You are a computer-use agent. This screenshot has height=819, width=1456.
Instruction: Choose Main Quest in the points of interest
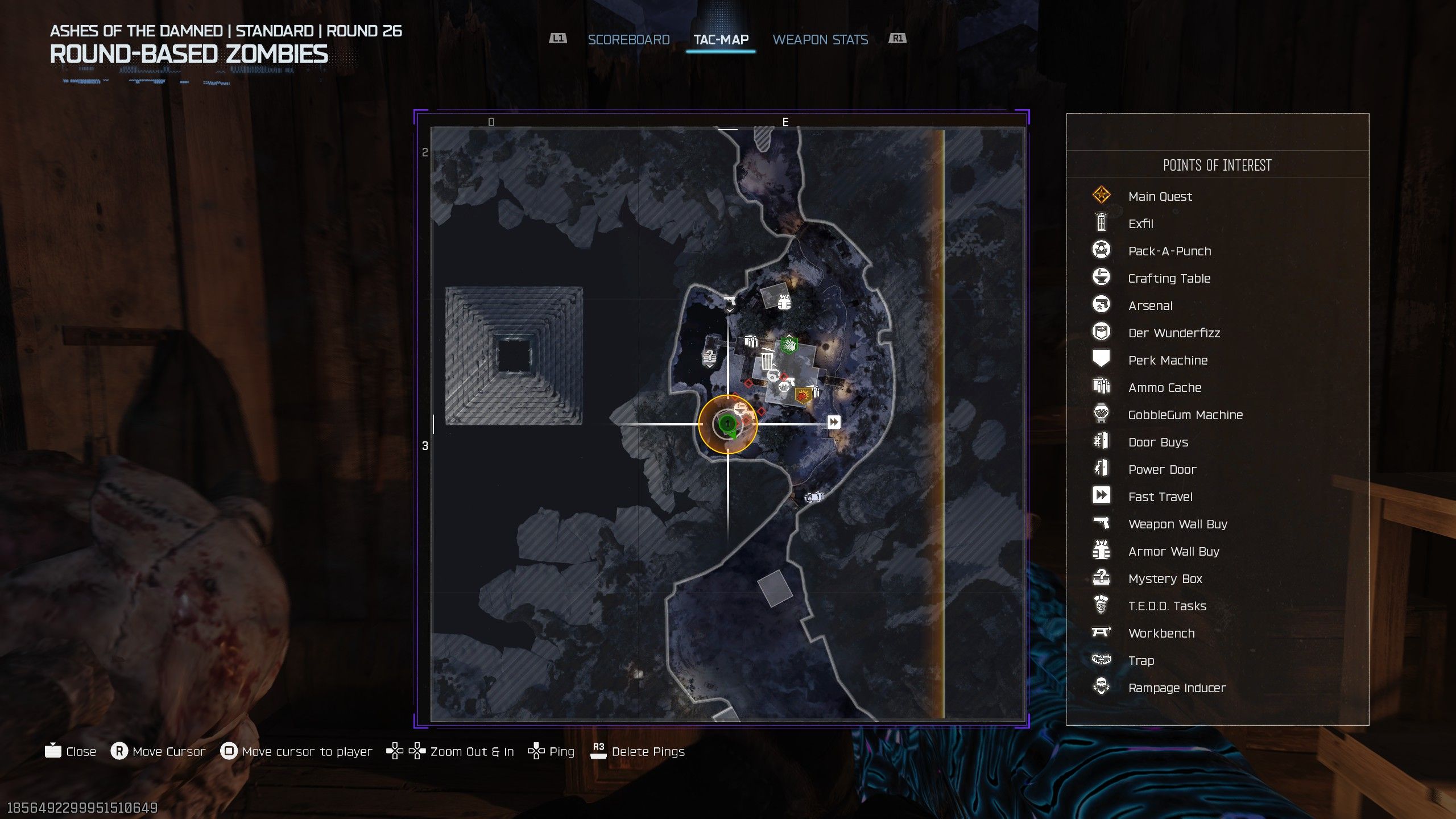(x=1160, y=197)
